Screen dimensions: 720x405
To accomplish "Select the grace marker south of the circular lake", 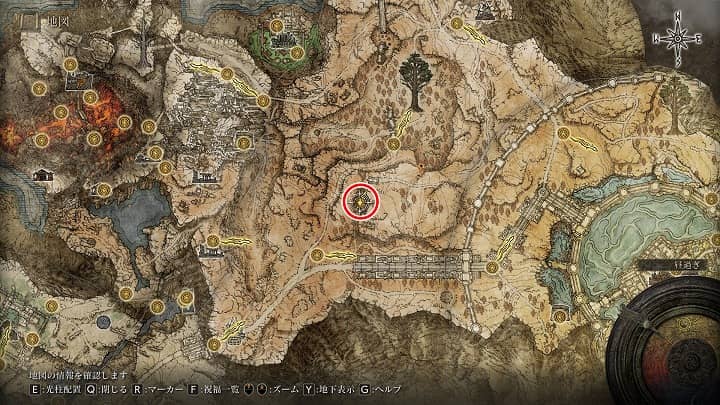I will tap(560, 315).
